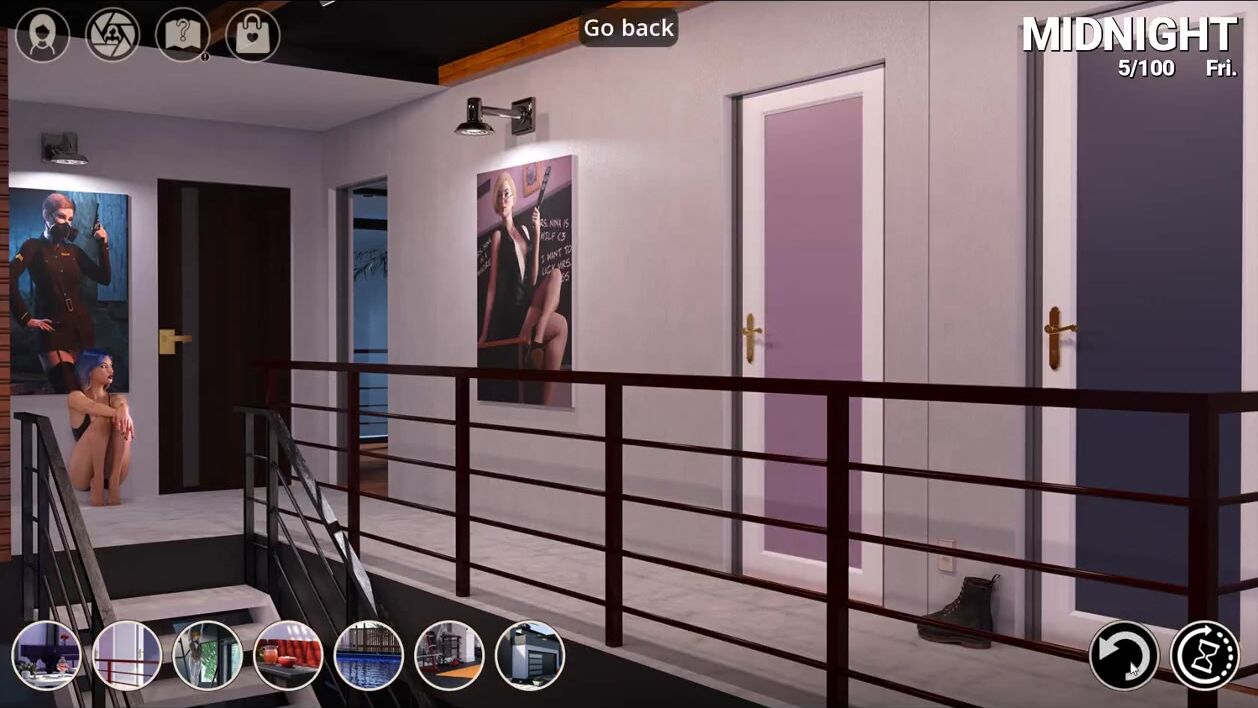Viewport: 1258px width, 708px height.
Task: Choose the plant window room thumbnail
Action: tap(207, 655)
